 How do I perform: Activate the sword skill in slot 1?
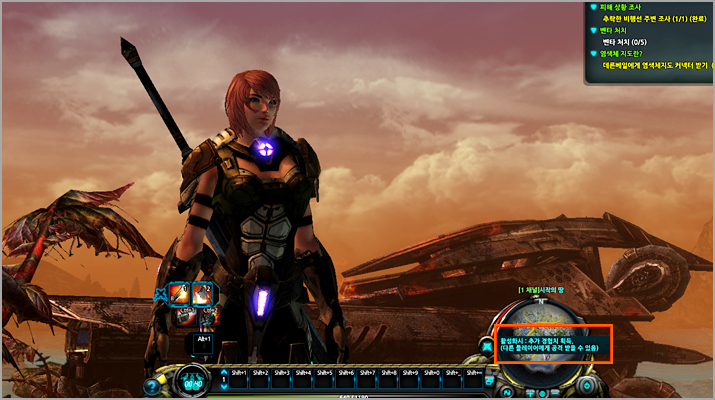[180, 293]
